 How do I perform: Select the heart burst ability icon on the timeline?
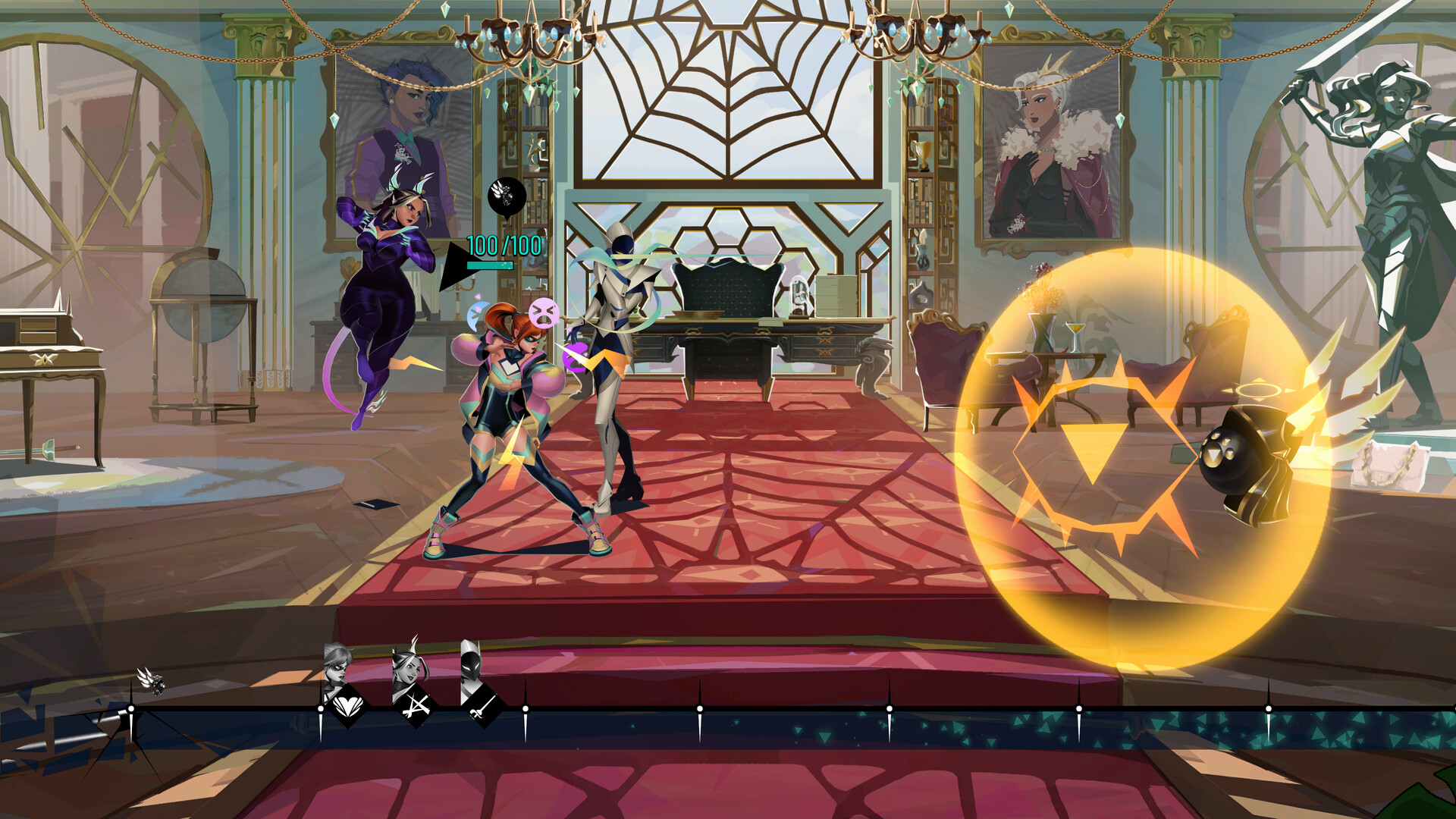click(347, 705)
